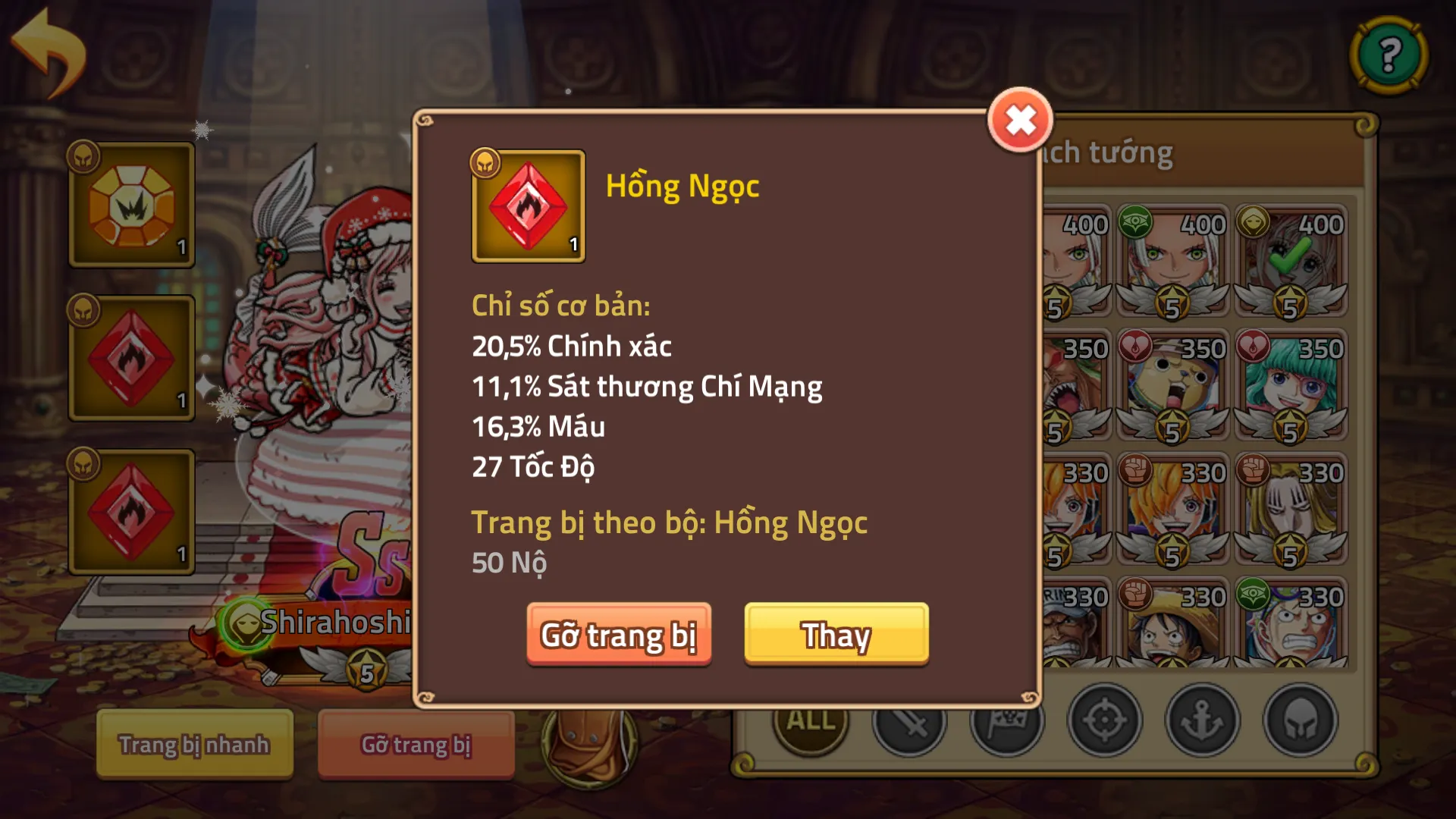This screenshot has width=1456, height=819.
Task: Select the pirate flag filter icon
Action: point(1009,721)
